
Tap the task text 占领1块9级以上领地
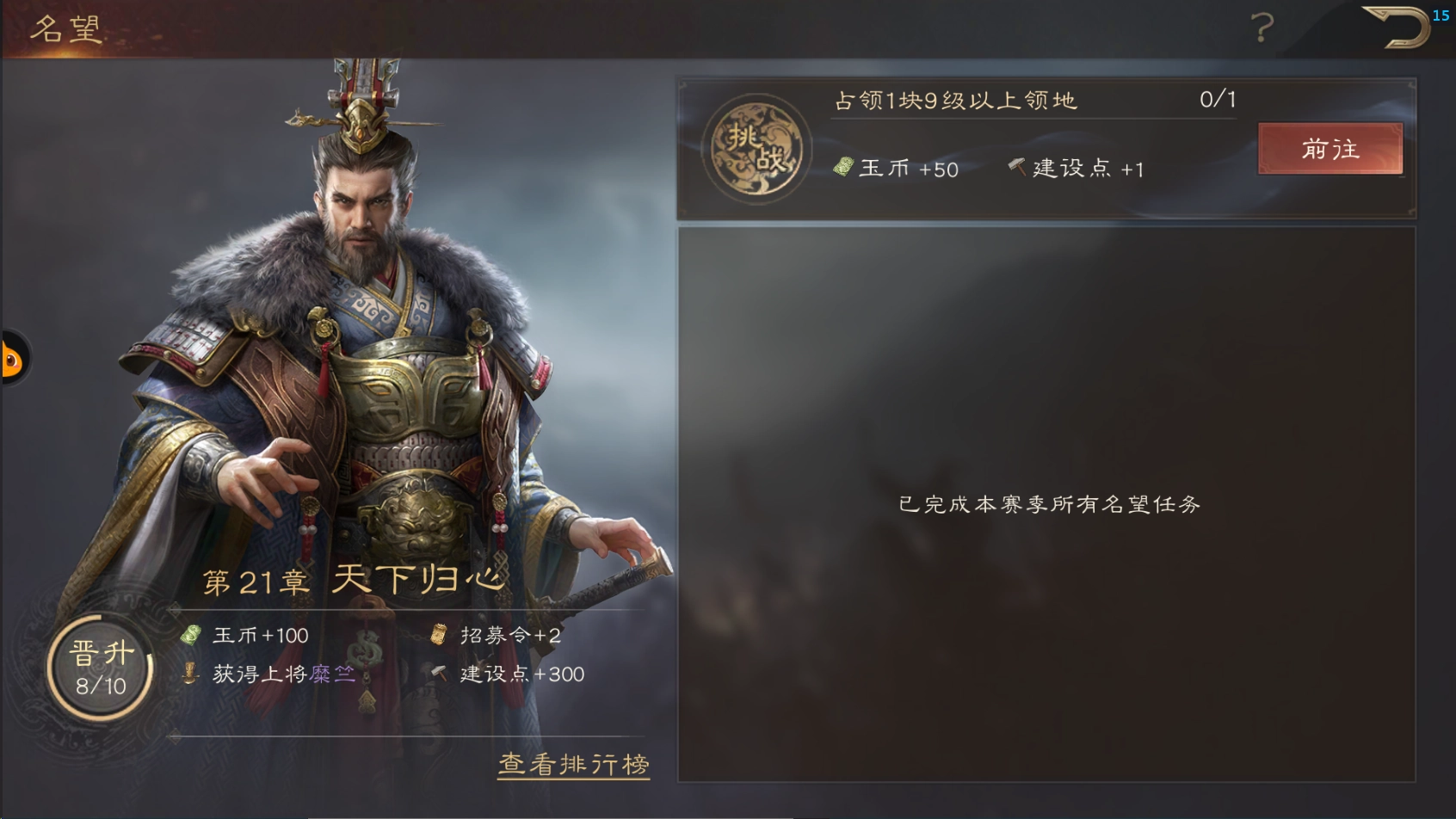[955, 100]
